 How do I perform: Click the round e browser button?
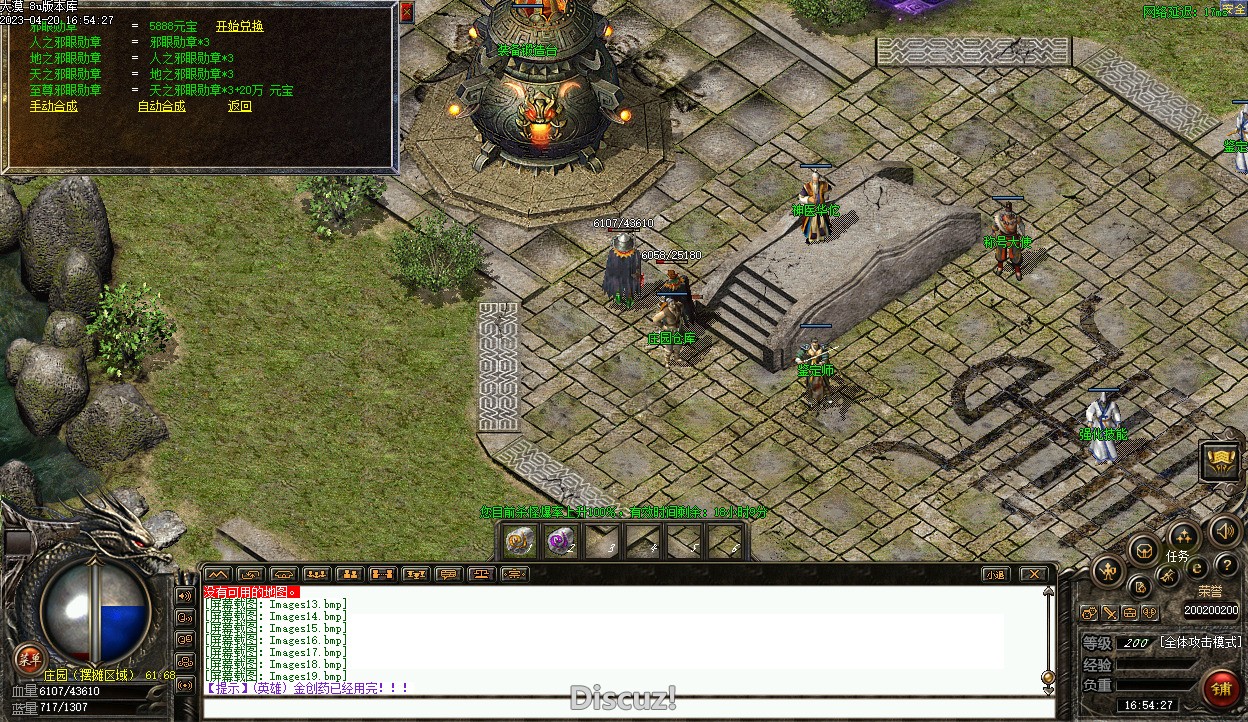coord(1197,568)
